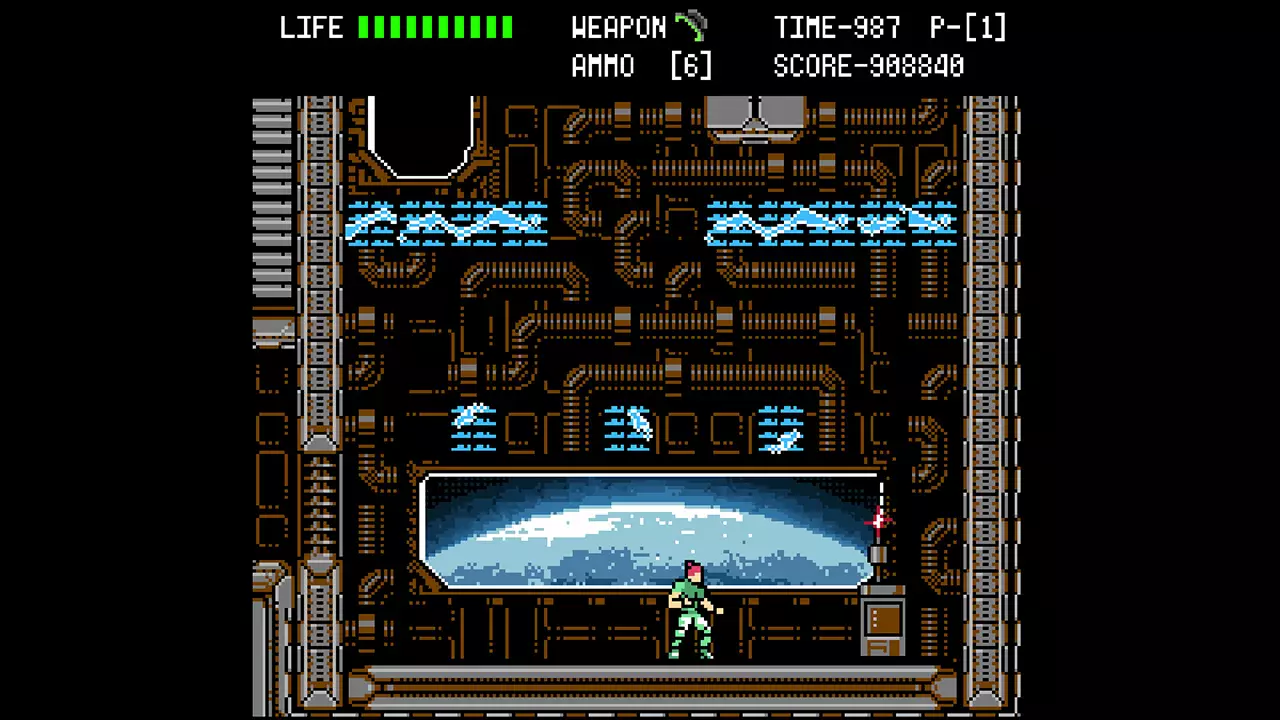Open the WEAPON selector in HUD
The width and height of the screenshot is (1280, 720).
tap(619, 27)
